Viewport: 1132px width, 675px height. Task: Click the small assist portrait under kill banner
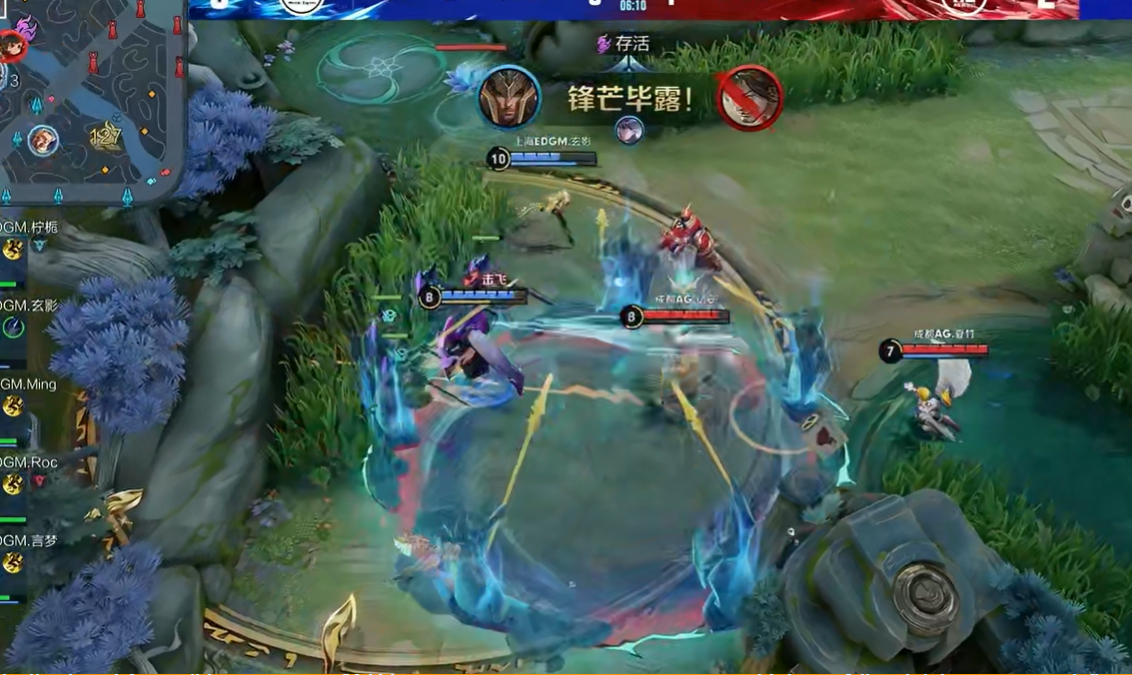tap(629, 130)
